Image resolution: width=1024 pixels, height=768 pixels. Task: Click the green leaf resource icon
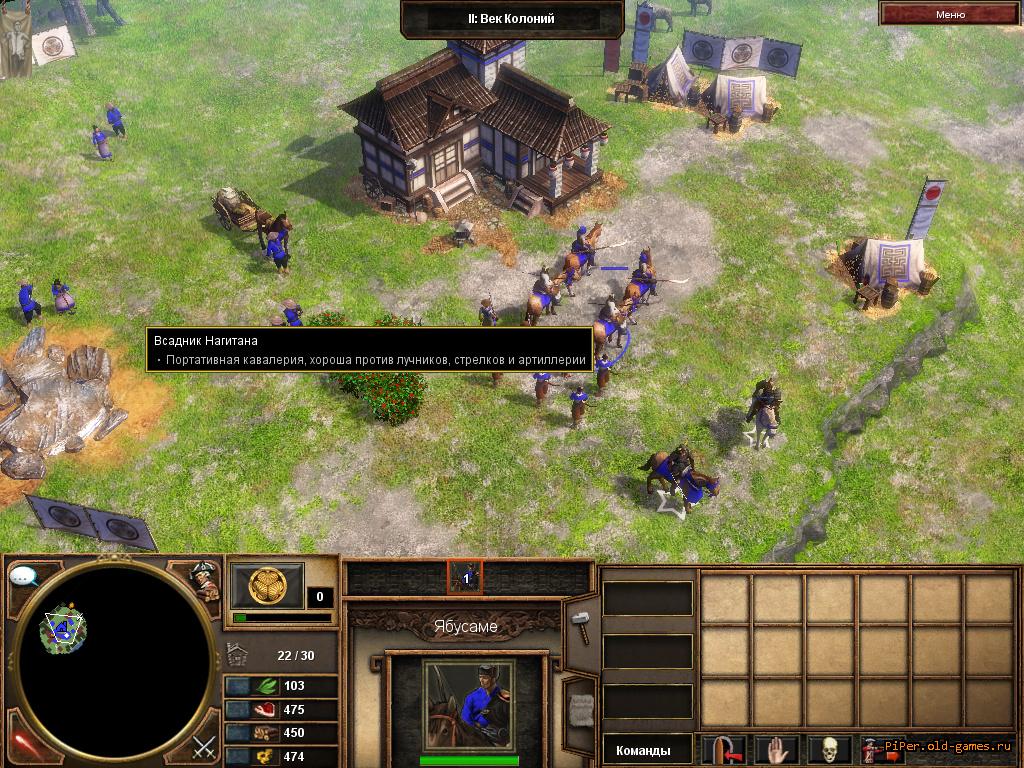tap(267, 686)
